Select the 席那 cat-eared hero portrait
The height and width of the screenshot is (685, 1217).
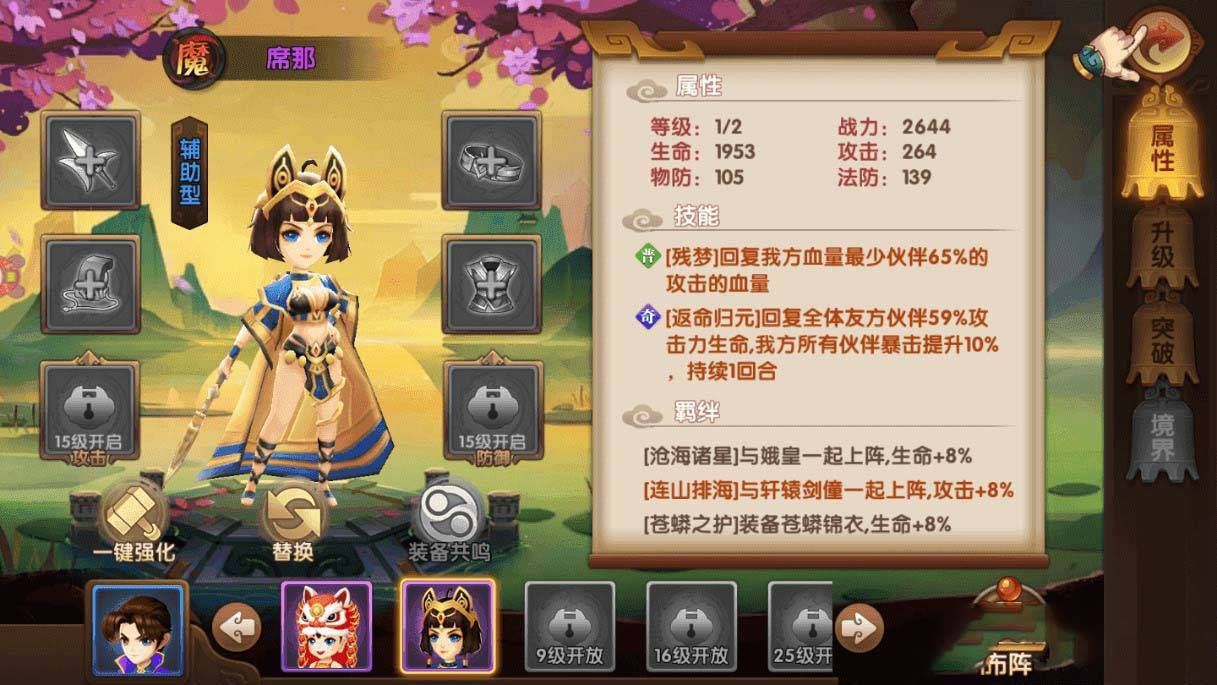pyautogui.click(x=447, y=627)
